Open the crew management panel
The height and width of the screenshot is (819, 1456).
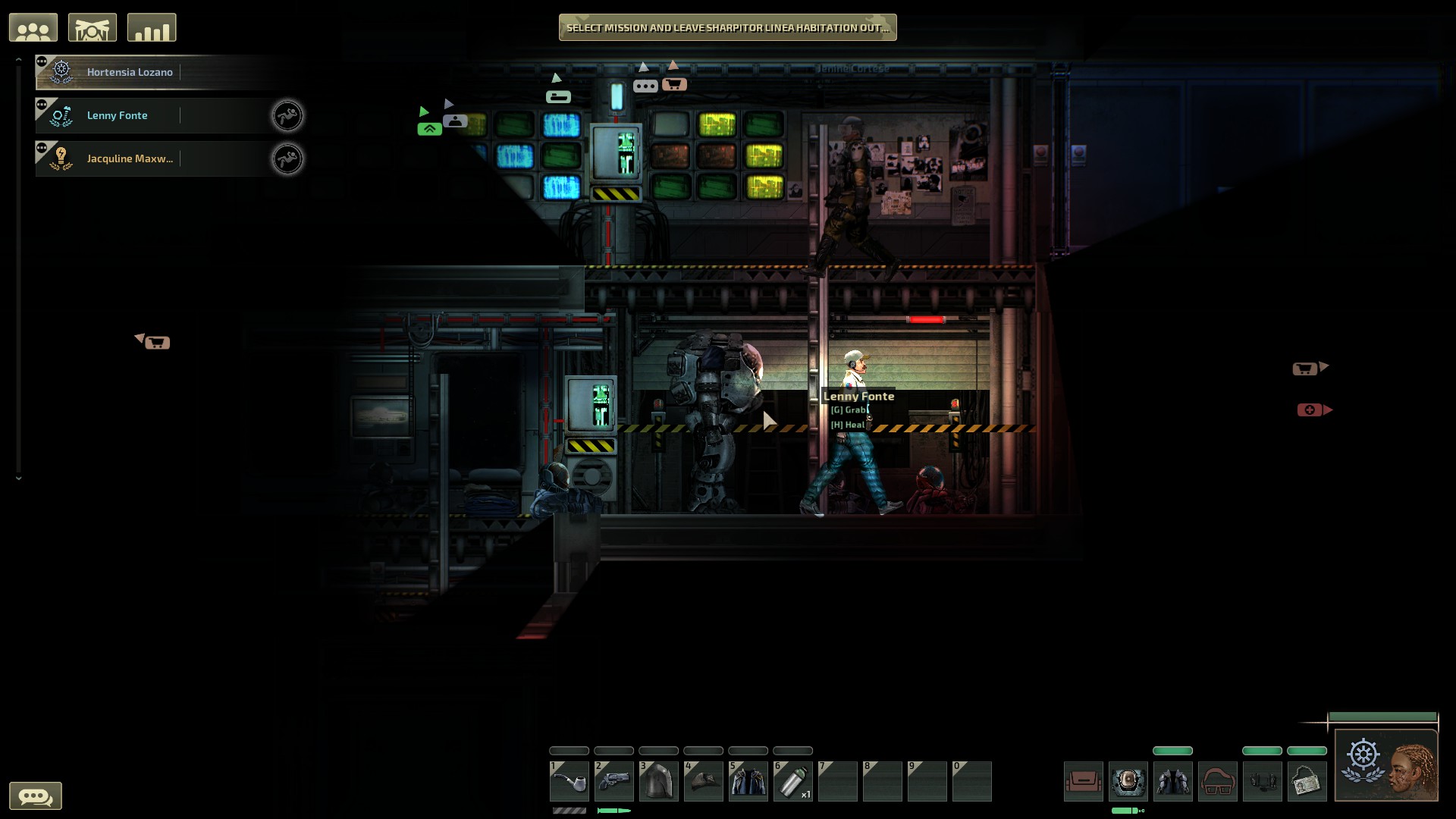pyautogui.click(x=33, y=27)
